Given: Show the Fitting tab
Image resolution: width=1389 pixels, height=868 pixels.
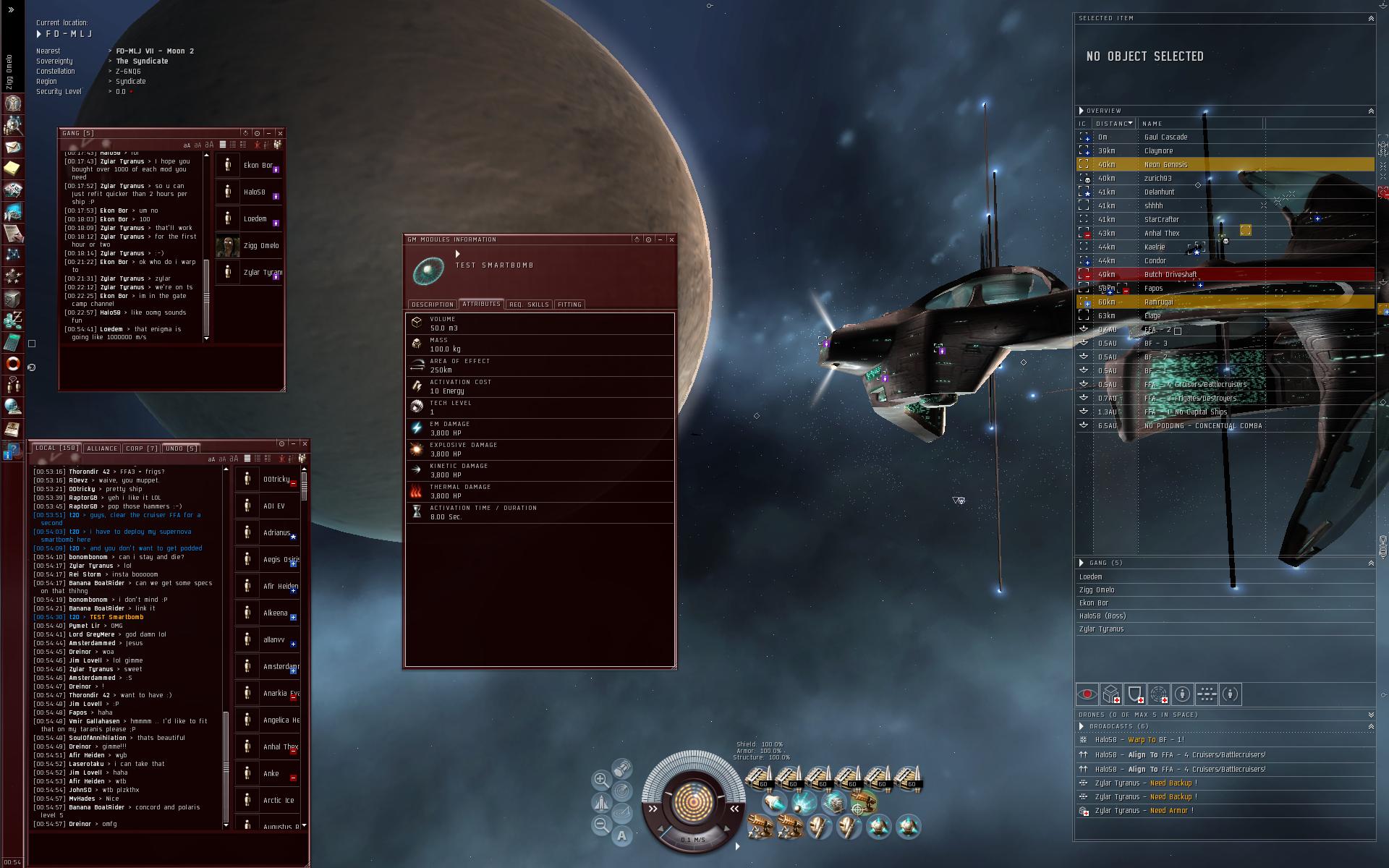Looking at the screenshot, I should pos(569,305).
